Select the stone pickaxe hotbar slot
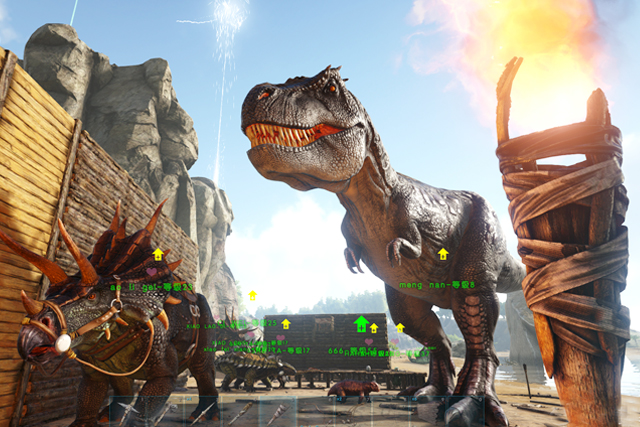 [x=128, y=412]
